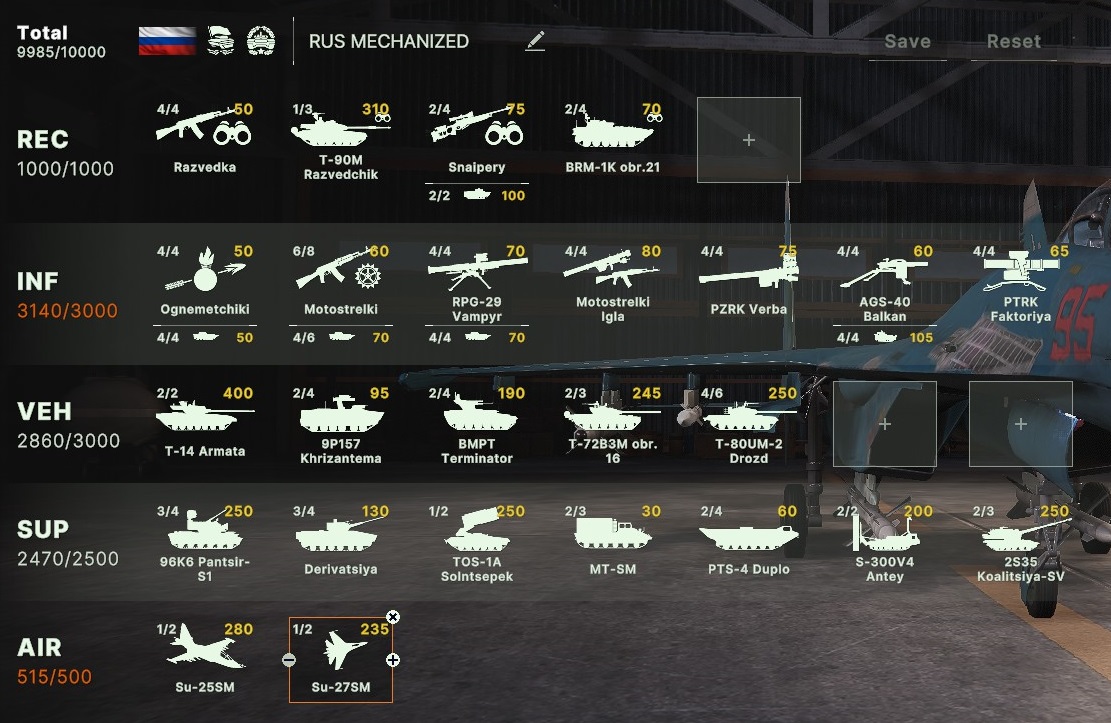Viewport: 1111px width, 723px height.
Task: Open the T-80UM-2 Drozd card
Action: 748,422
